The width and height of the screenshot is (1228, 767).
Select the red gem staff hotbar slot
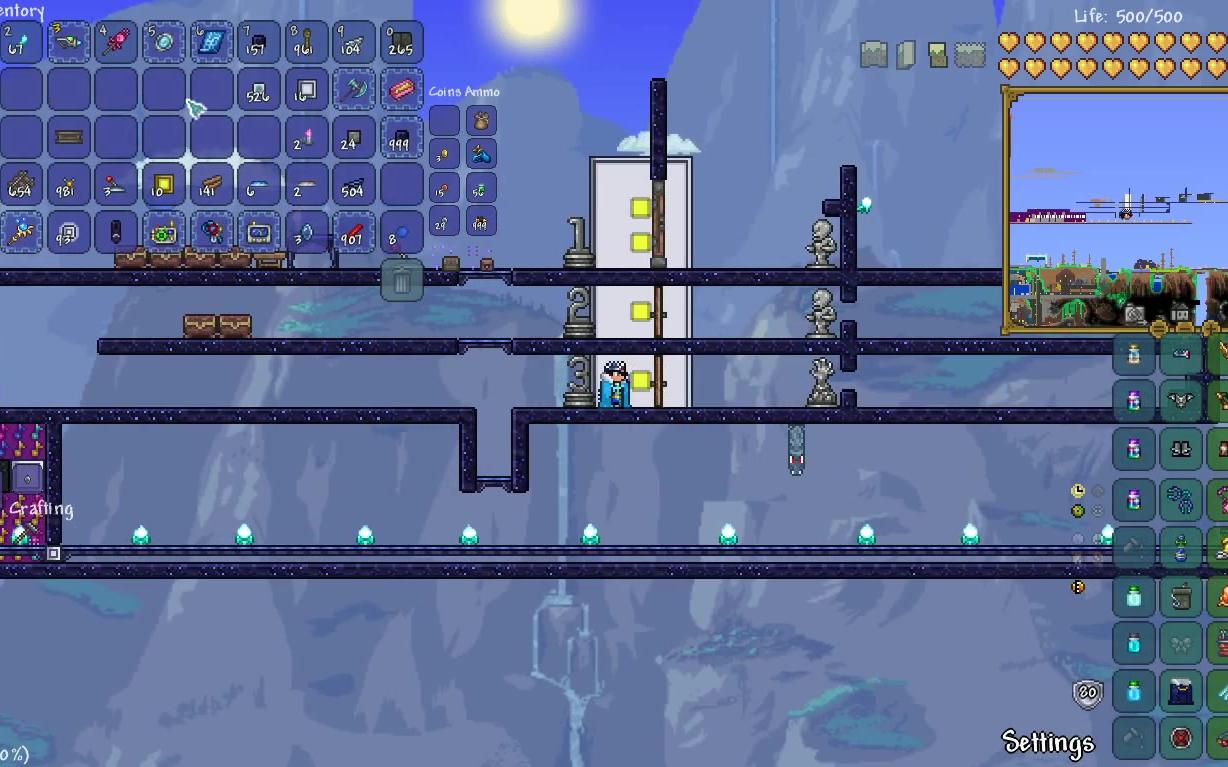click(117, 42)
